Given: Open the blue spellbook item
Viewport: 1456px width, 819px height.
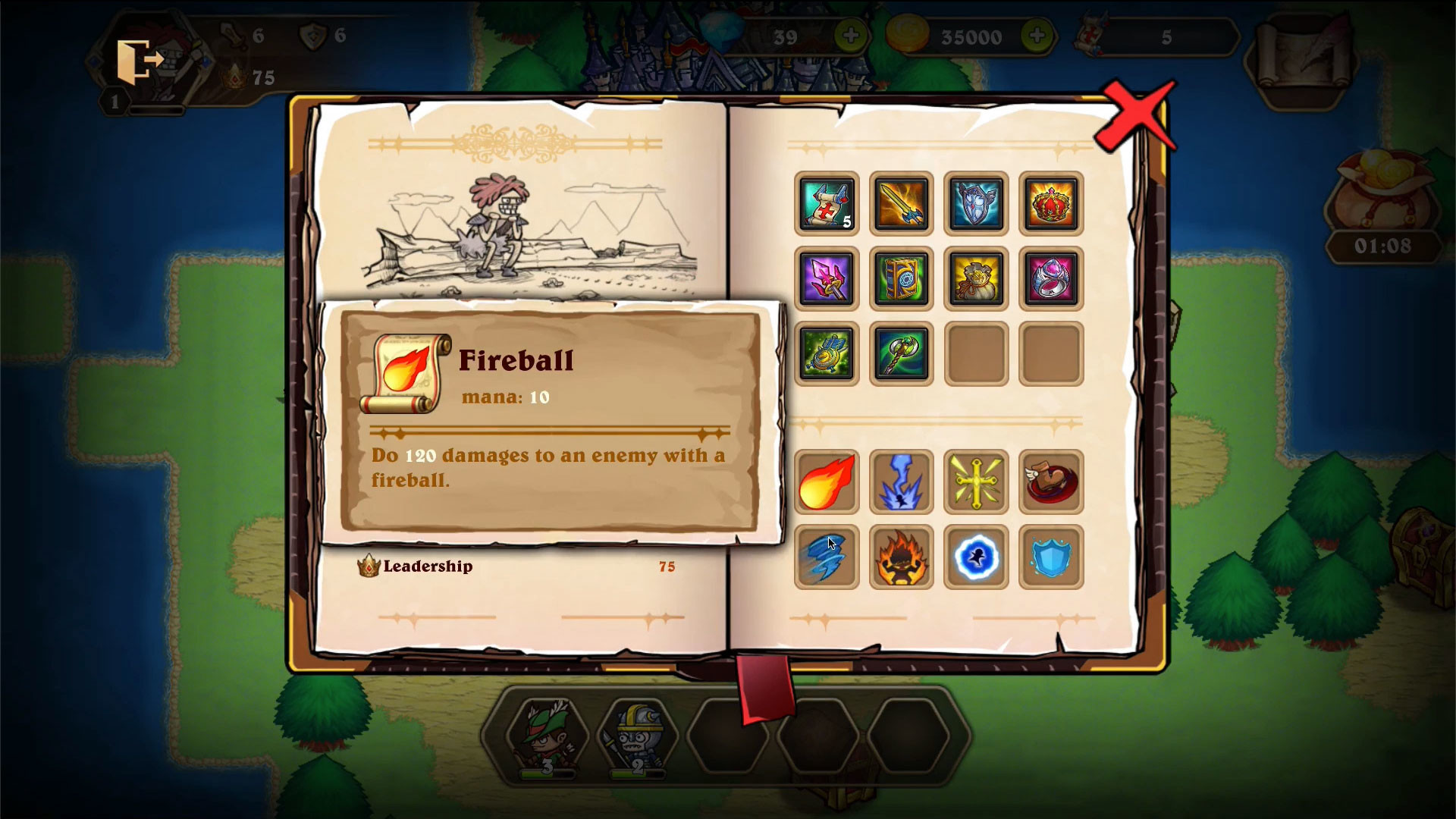Looking at the screenshot, I should pyautogui.click(x=901, y=279).
